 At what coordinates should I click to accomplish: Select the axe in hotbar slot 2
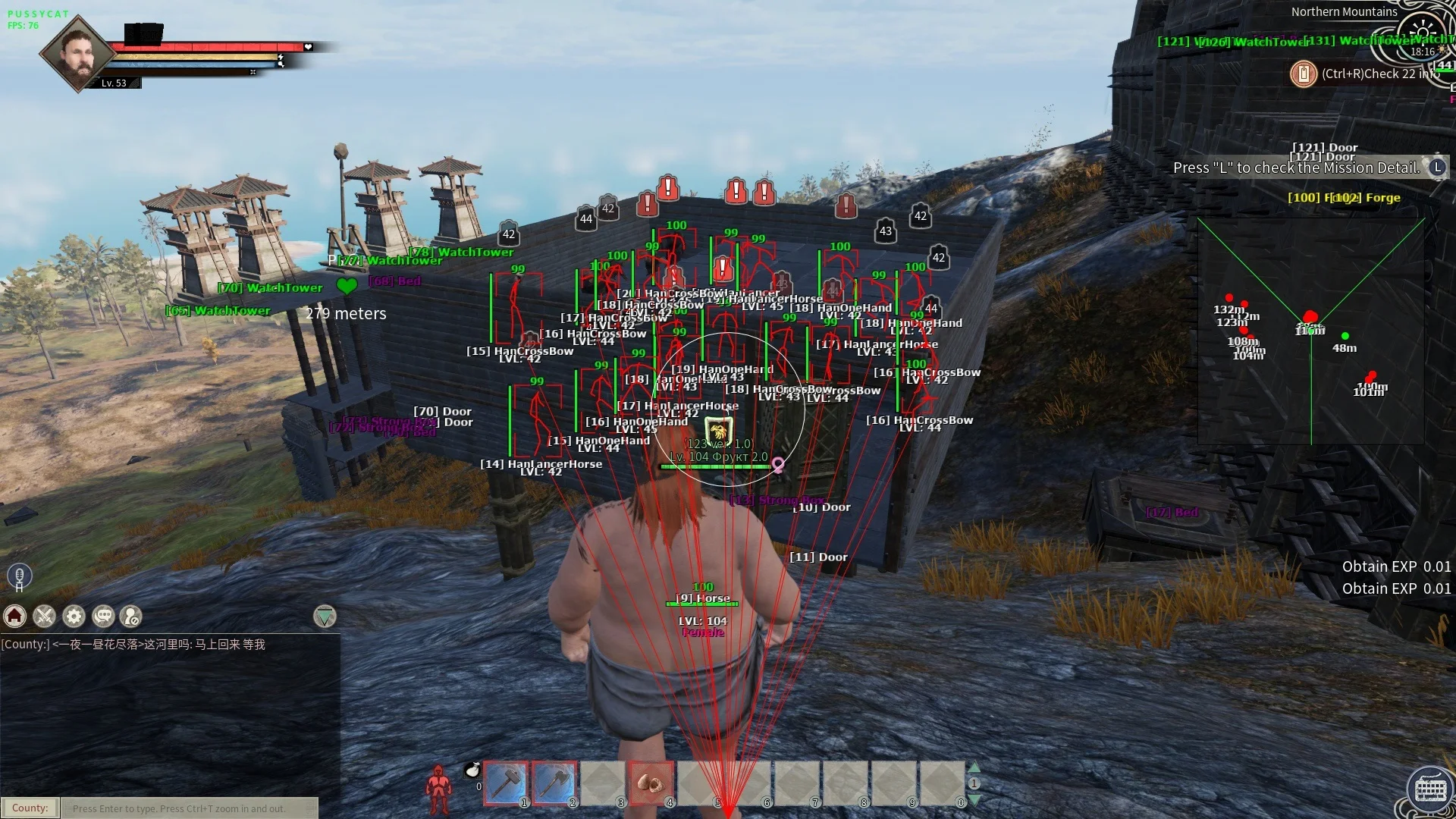554,783
